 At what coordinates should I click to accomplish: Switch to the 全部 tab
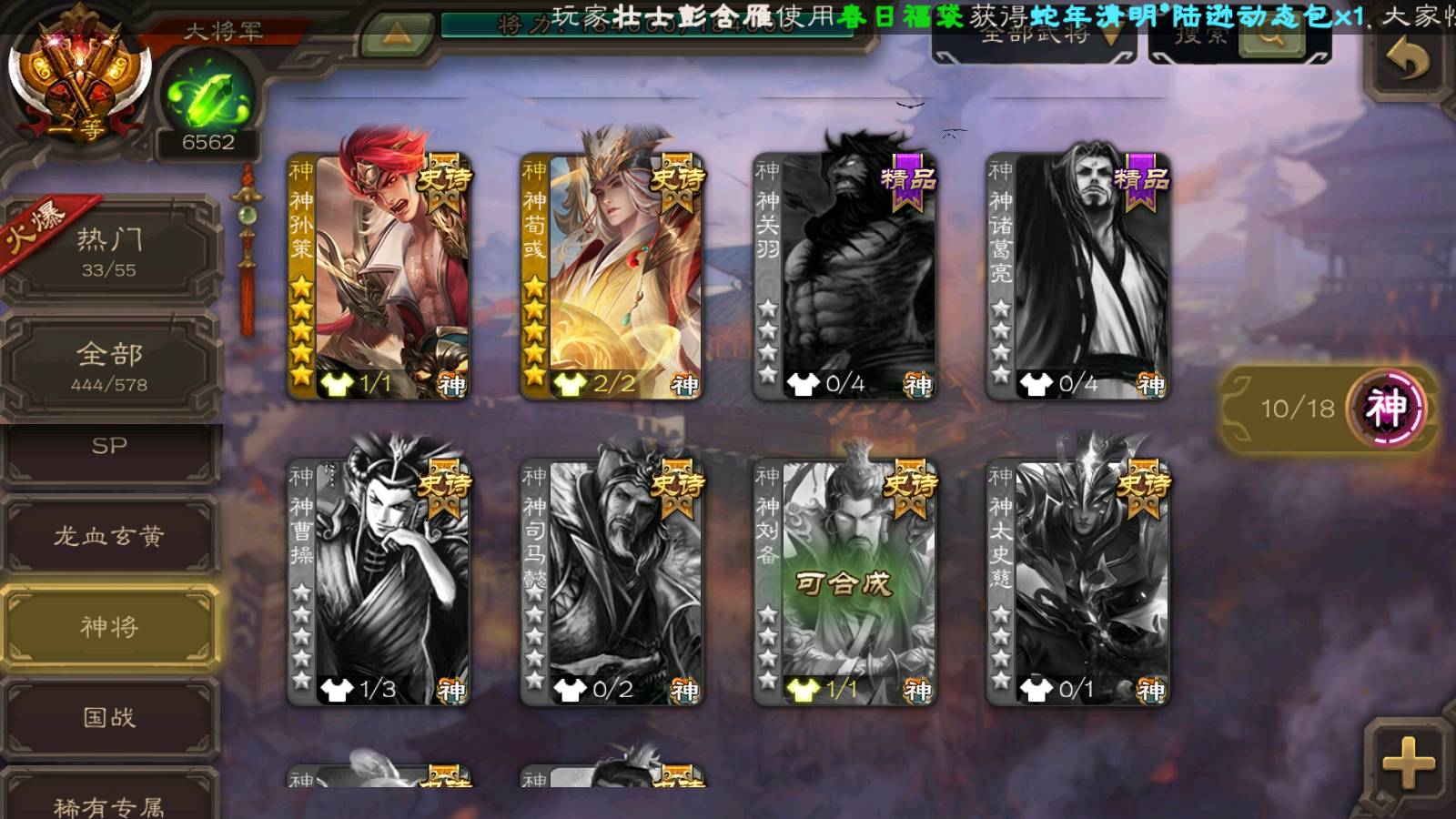coord(109,366)
